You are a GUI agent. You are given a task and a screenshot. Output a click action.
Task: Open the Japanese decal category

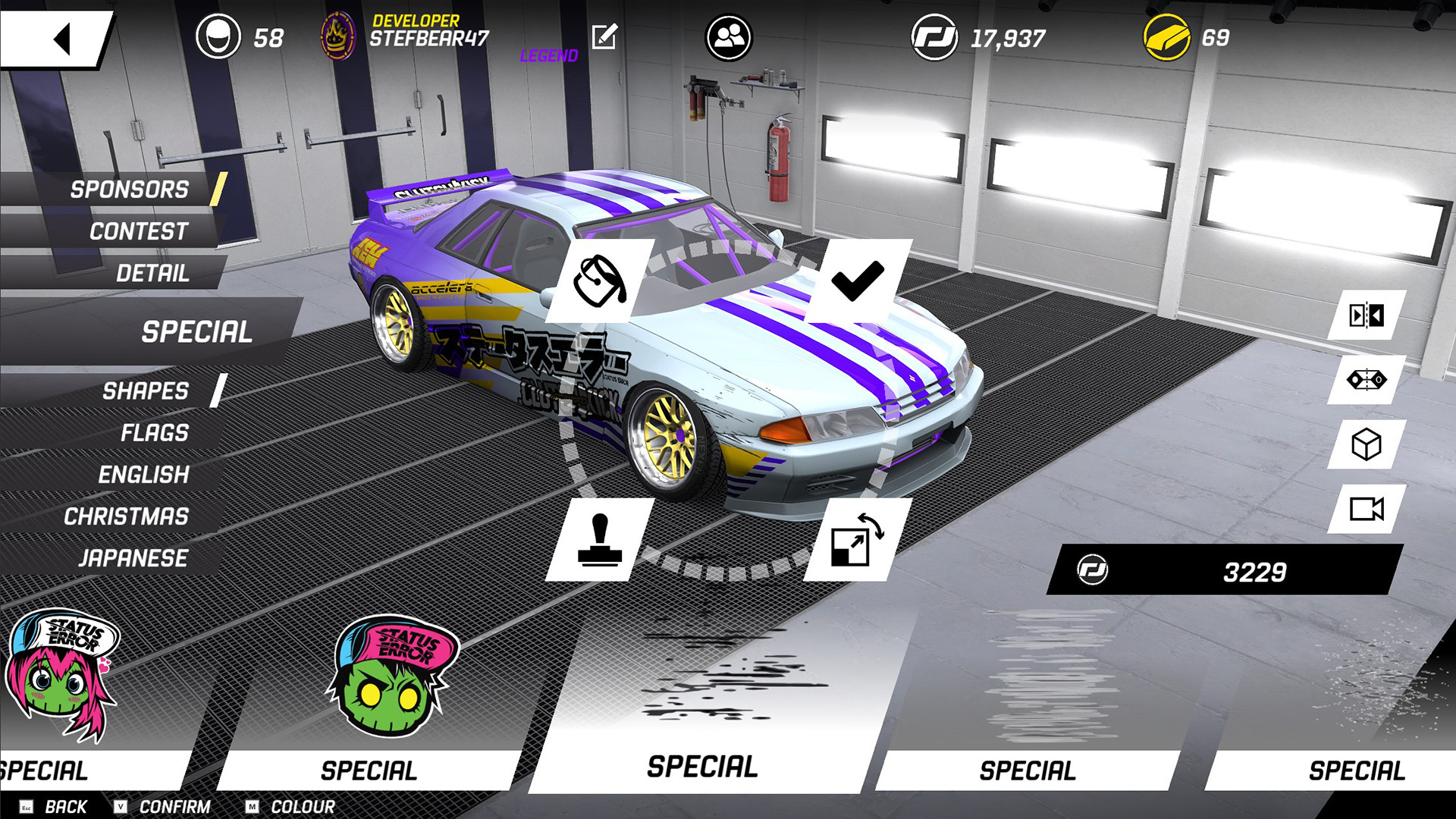click(x=133, y=558)
